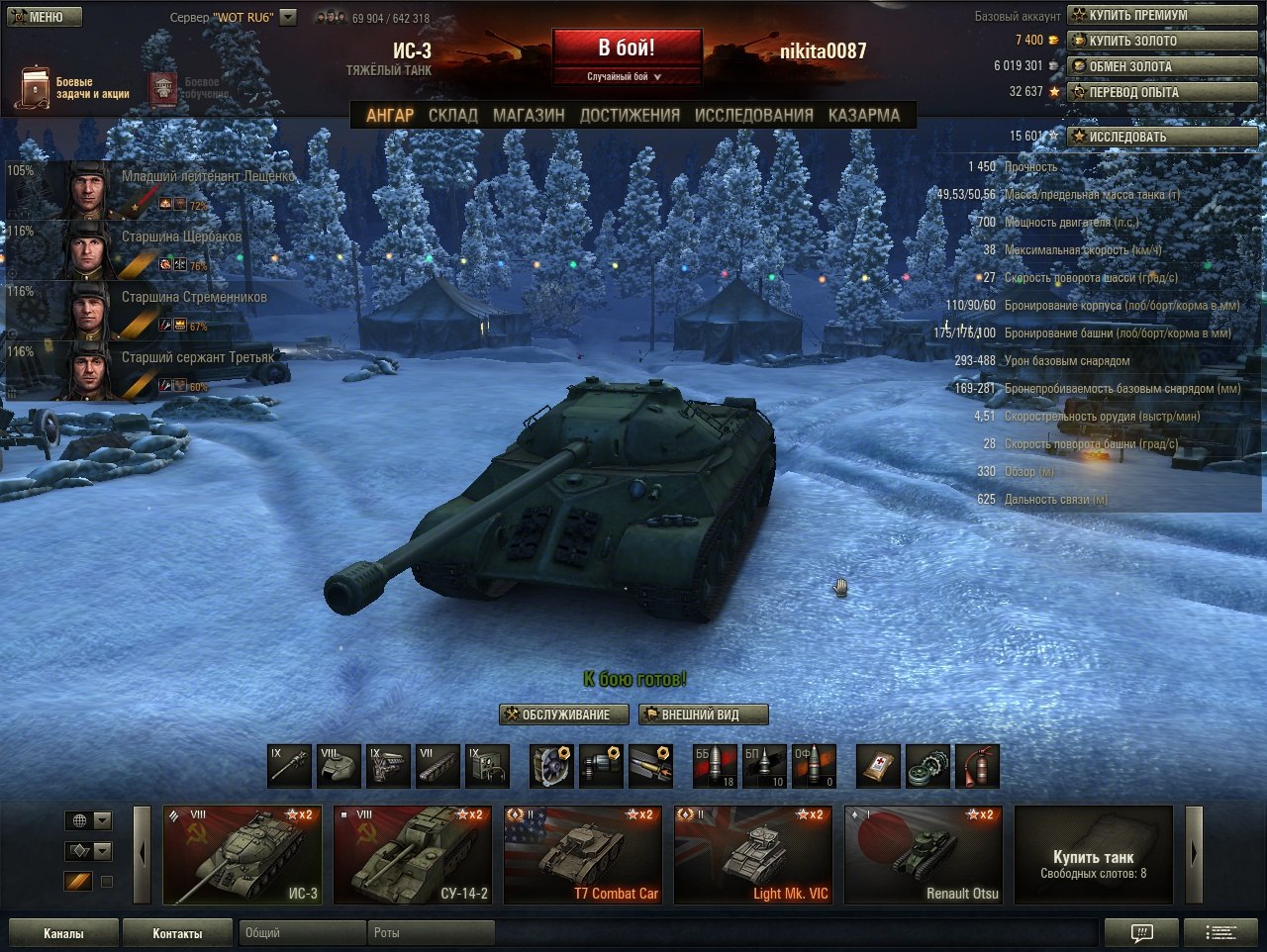Open the ОБМЕН ЗОЛОТА button

[1162, 66]
